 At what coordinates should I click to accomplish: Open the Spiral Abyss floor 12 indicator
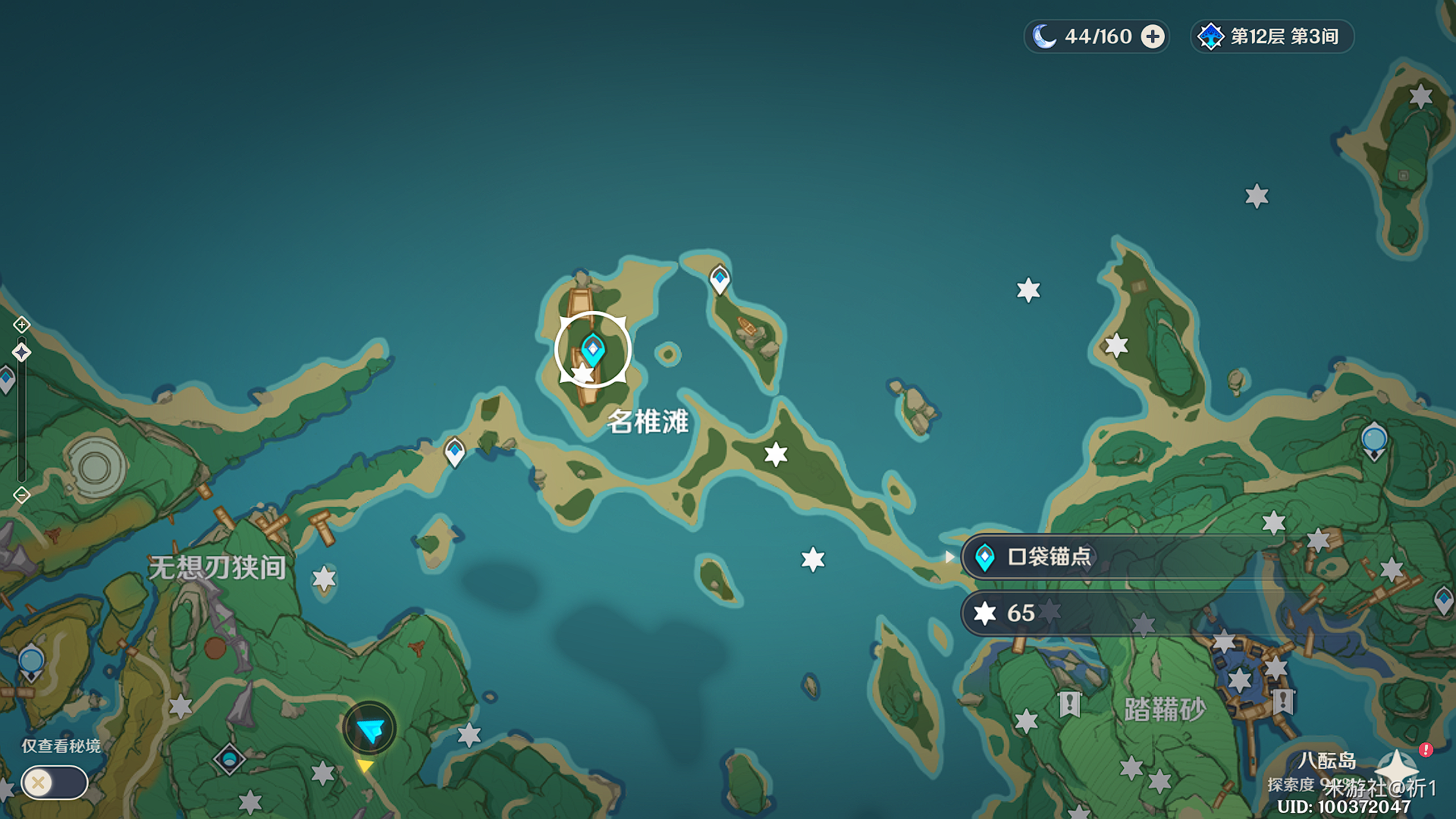click(1272, 36)
